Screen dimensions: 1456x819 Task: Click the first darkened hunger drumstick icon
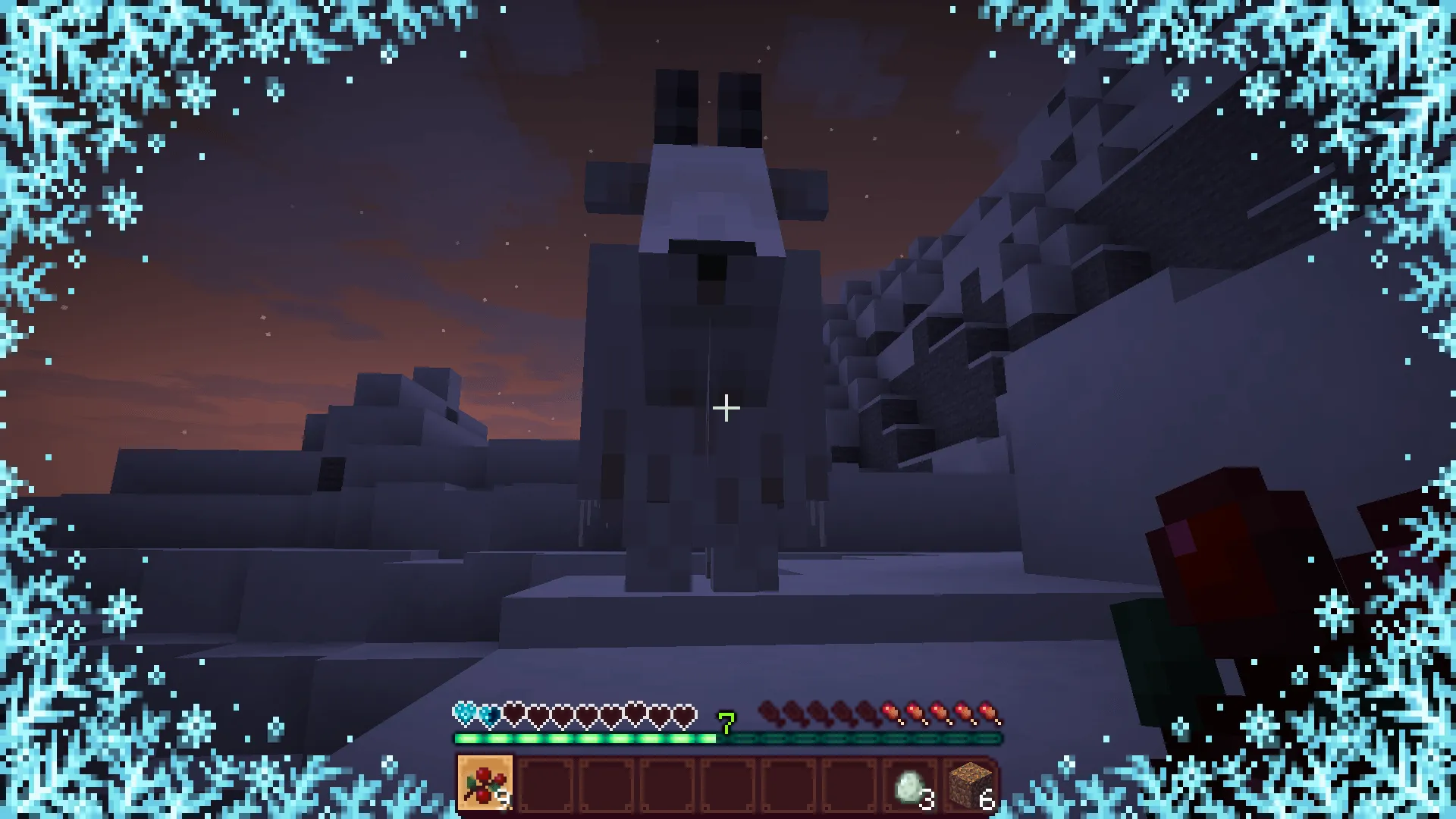tap(770, 712)
